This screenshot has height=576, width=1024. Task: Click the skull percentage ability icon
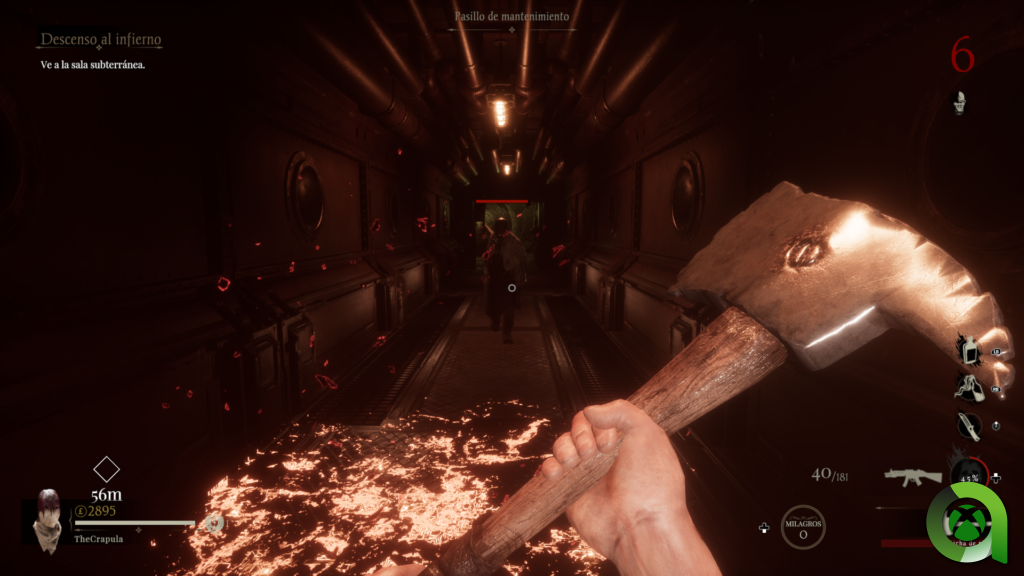968,477
